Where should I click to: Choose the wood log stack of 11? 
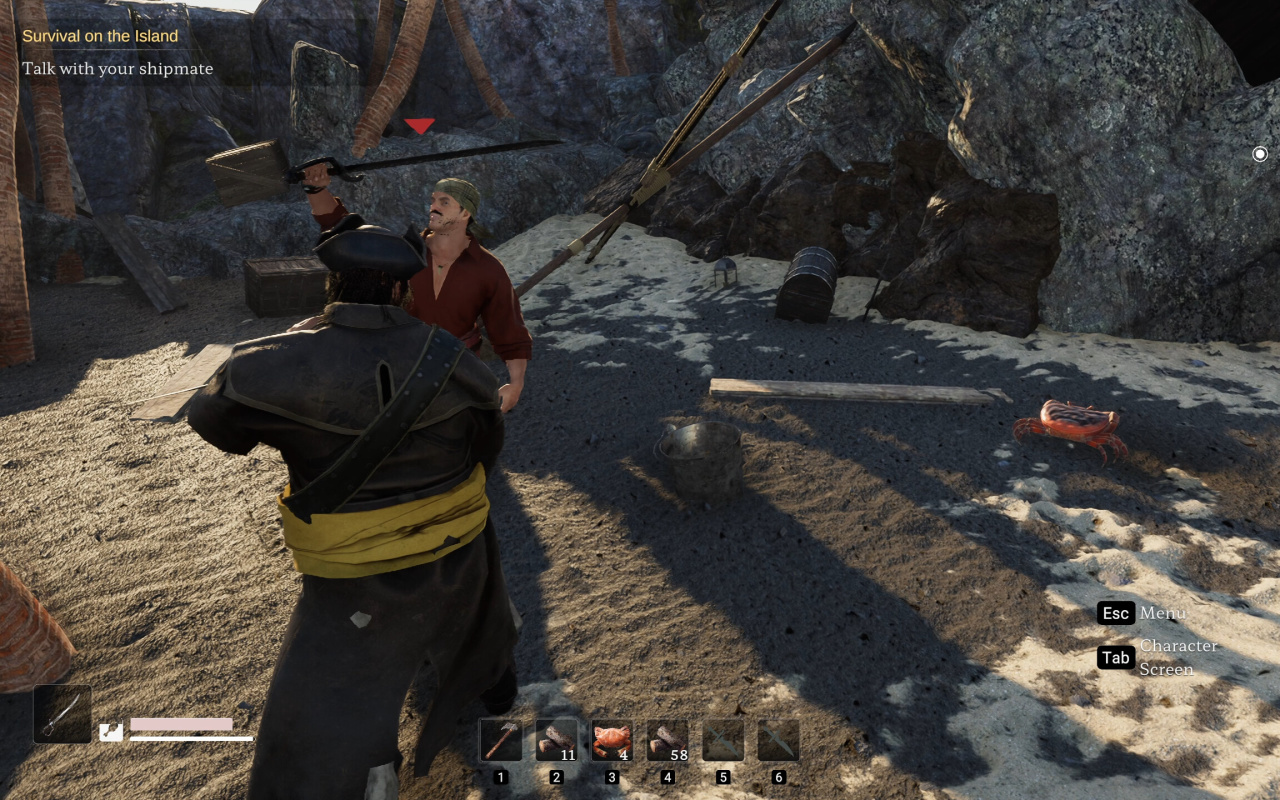click(x=556, y=741)
